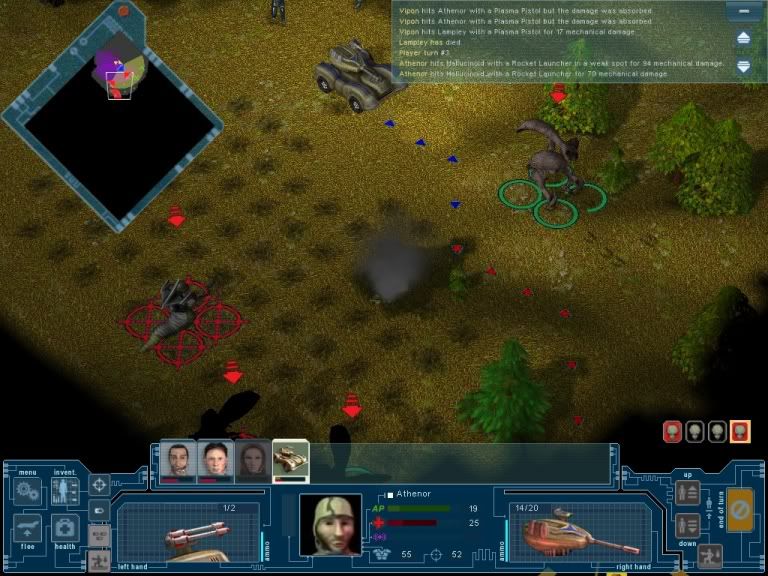
Task: Order the squad to flee
Action: [x=26, y=529]
